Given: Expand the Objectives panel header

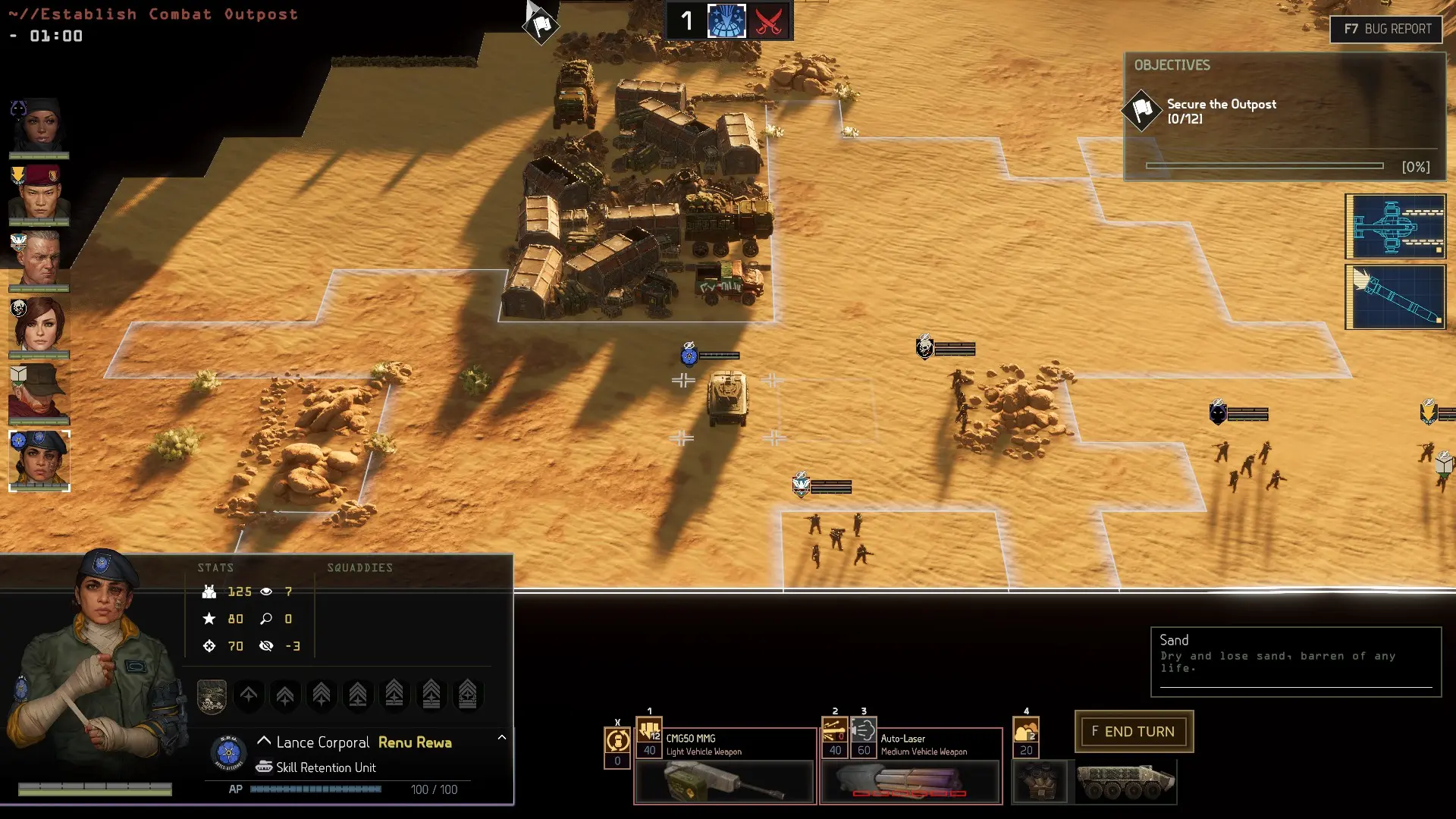Looking at the screenshot, I should (x=1173, y=65).
